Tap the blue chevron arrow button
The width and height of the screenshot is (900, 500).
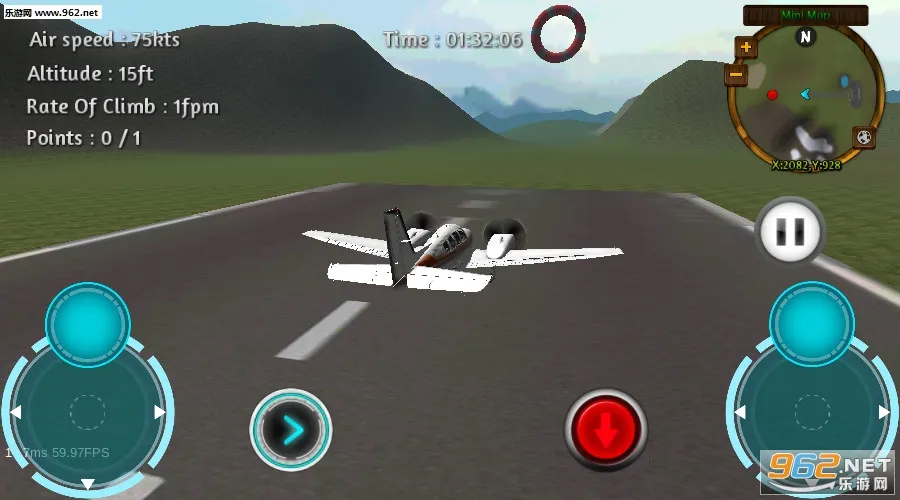[x=290, y=430]
